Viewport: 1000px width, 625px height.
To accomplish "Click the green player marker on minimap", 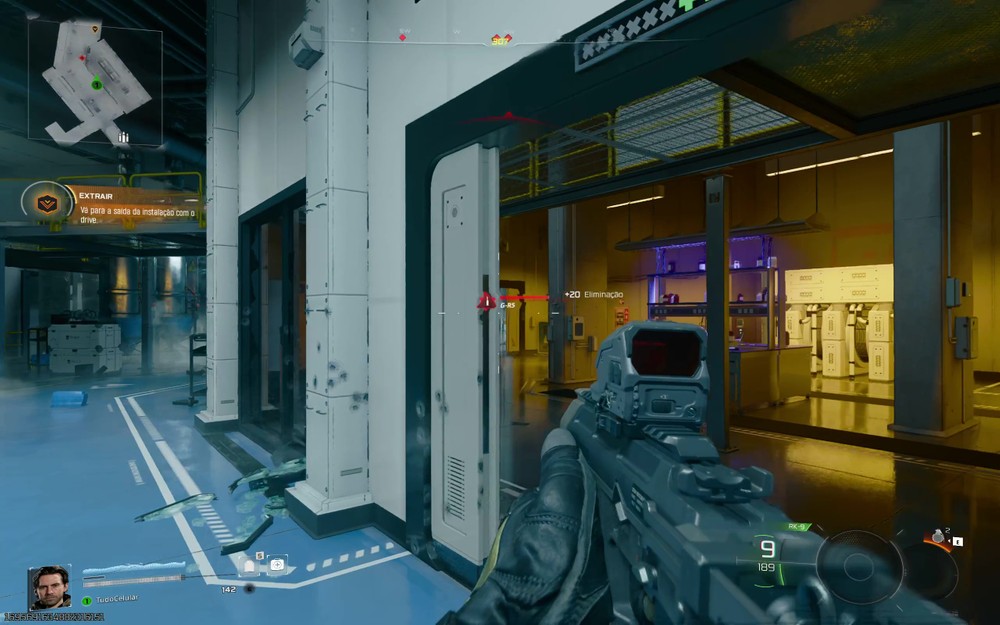I will (x=96, y=84).
